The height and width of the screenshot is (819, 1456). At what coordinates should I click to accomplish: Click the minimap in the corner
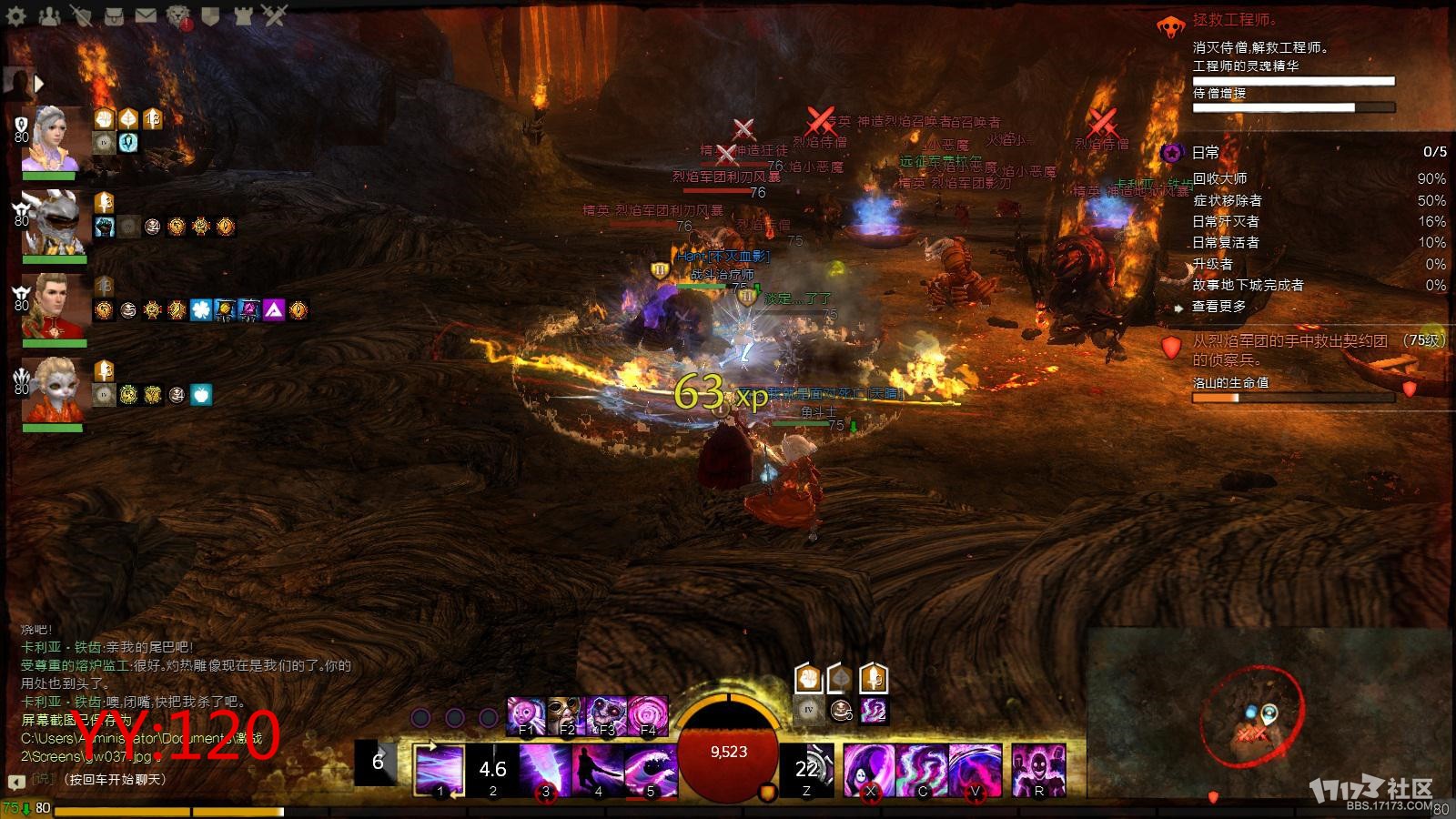[1269, 719]
